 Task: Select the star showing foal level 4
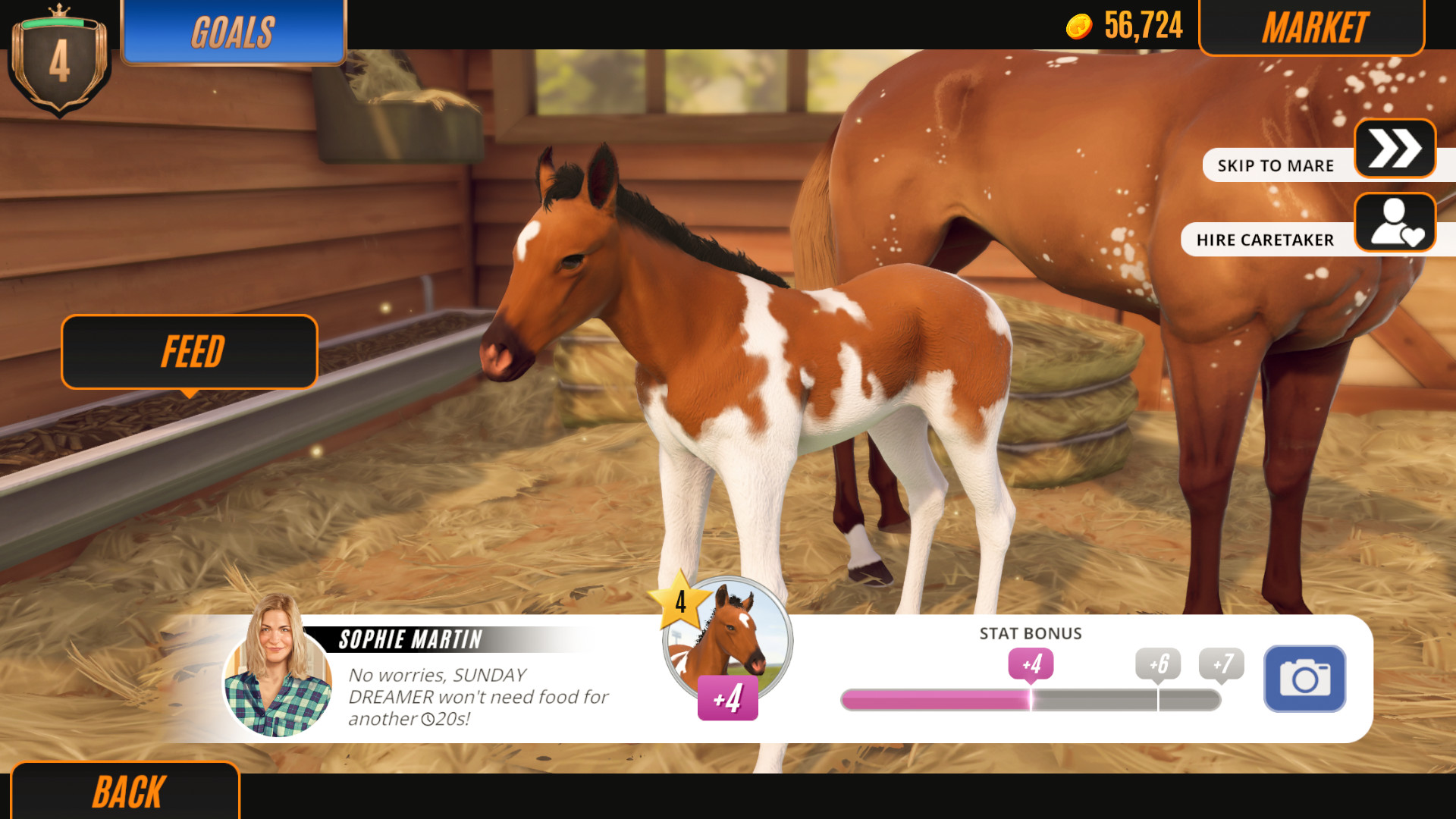click(x=681, y=603)
